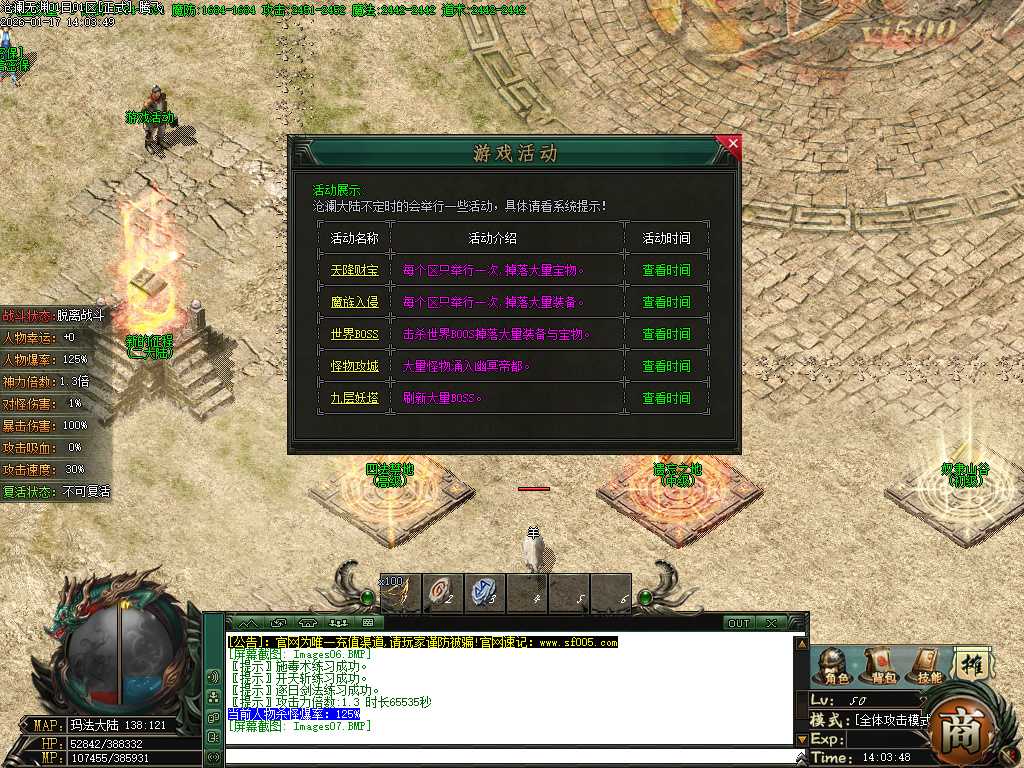Viewport: 1024px width, 768px height.
Task: Open the 魔族入侵 activity link
Action: coord(355,302)
